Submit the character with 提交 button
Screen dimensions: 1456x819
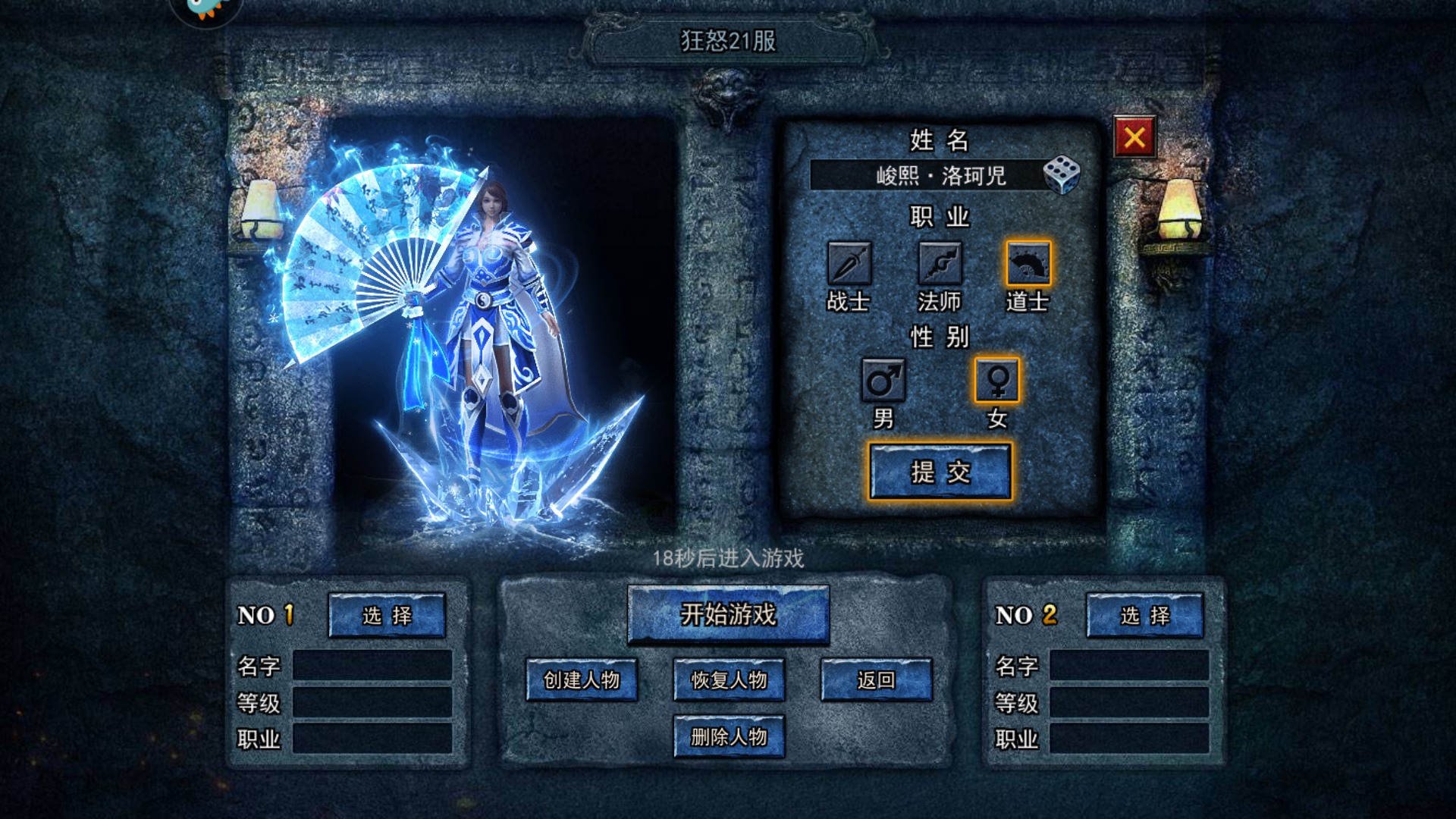[940, 472]
